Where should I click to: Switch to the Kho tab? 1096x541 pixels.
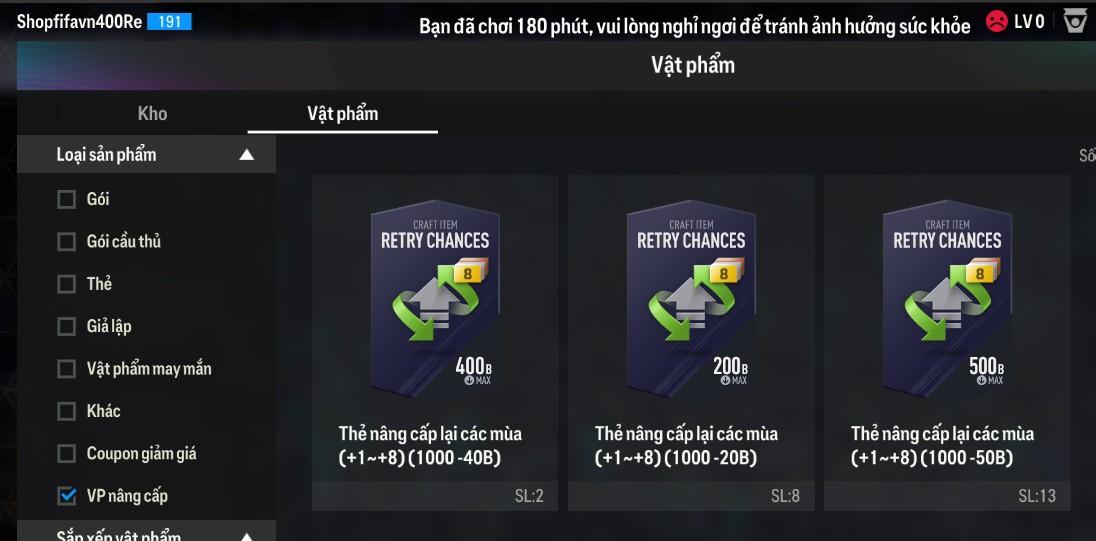[x=152, y=113]
